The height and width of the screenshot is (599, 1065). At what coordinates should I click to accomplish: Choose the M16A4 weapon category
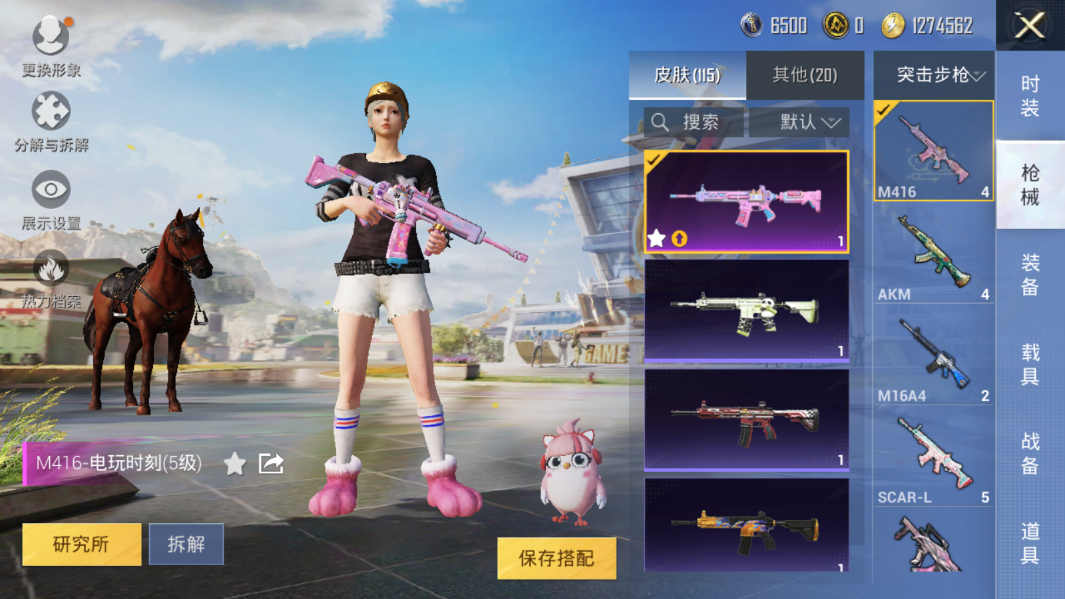coord(933,355)
